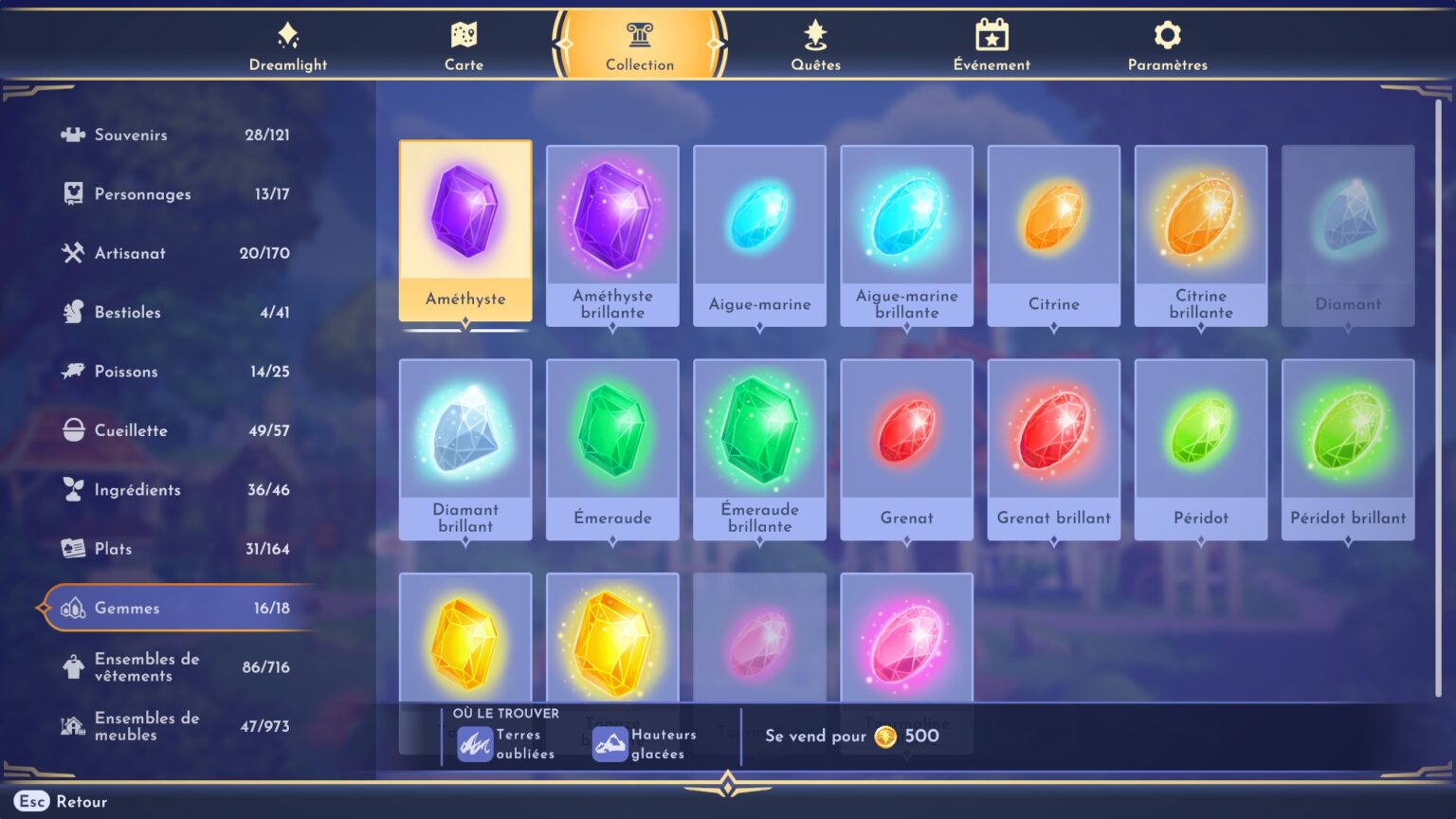The image size is (1456, 819).
Task: Click Ensembles de meubles entry
Action: pos(71,724)
